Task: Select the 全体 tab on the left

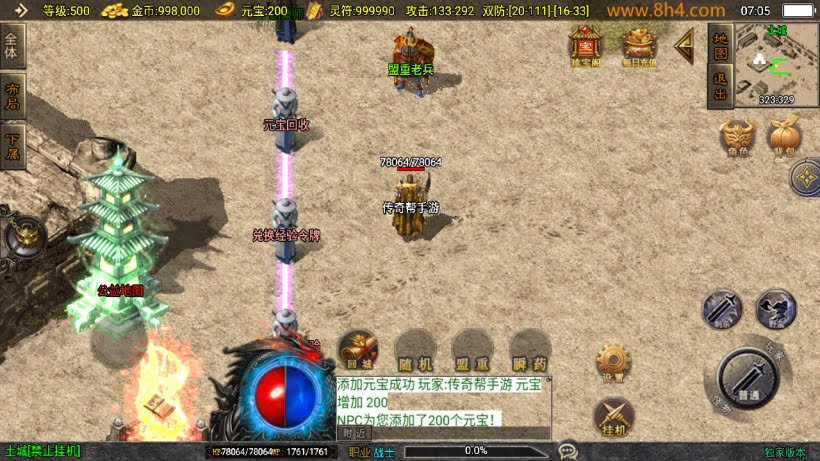Action: click(13, 46)
